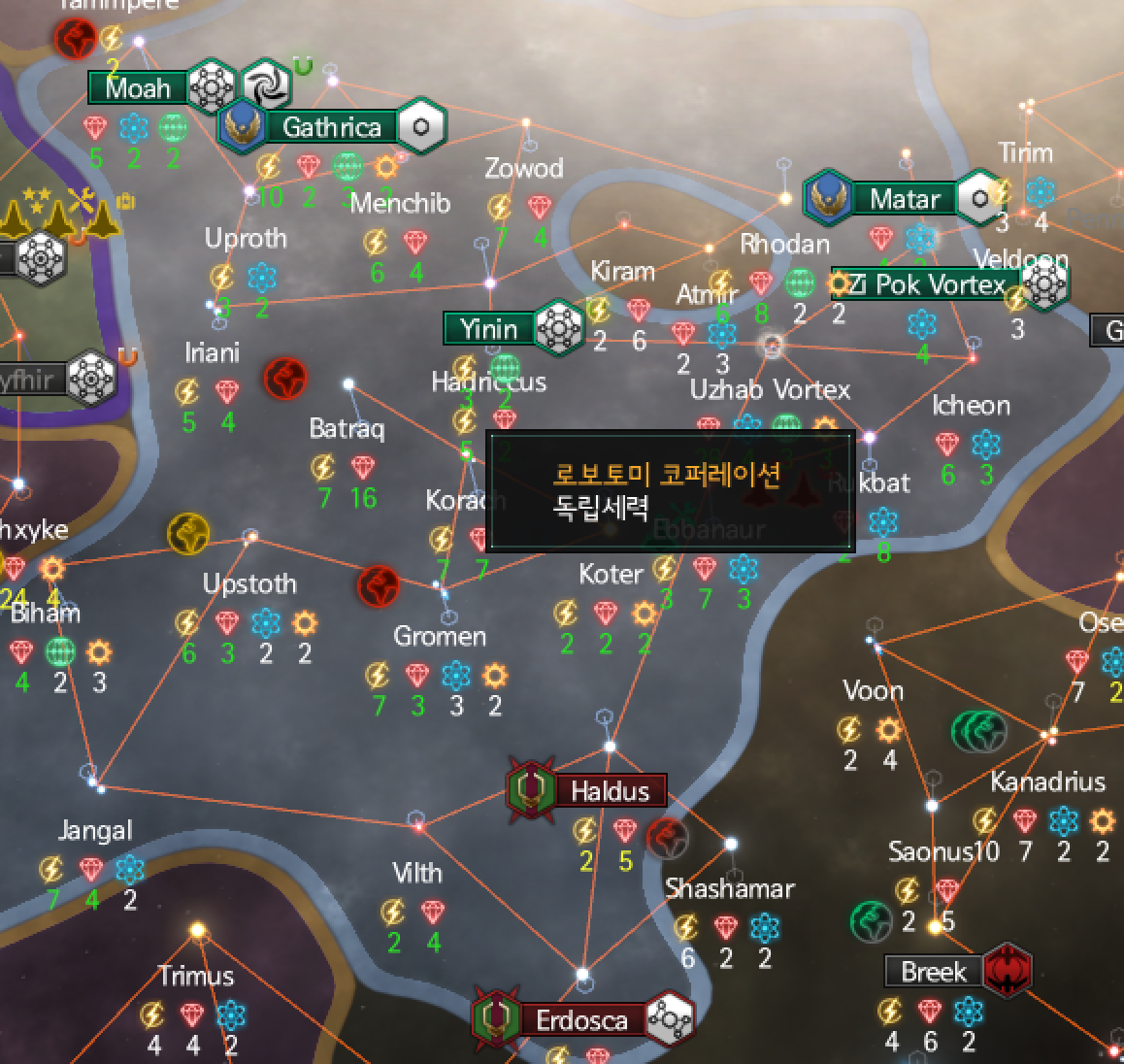Image resolution: width=1124 pixels, height=1064 pixels.
Task: Click the Yinin system nameplate
Action: click(489, 329)
